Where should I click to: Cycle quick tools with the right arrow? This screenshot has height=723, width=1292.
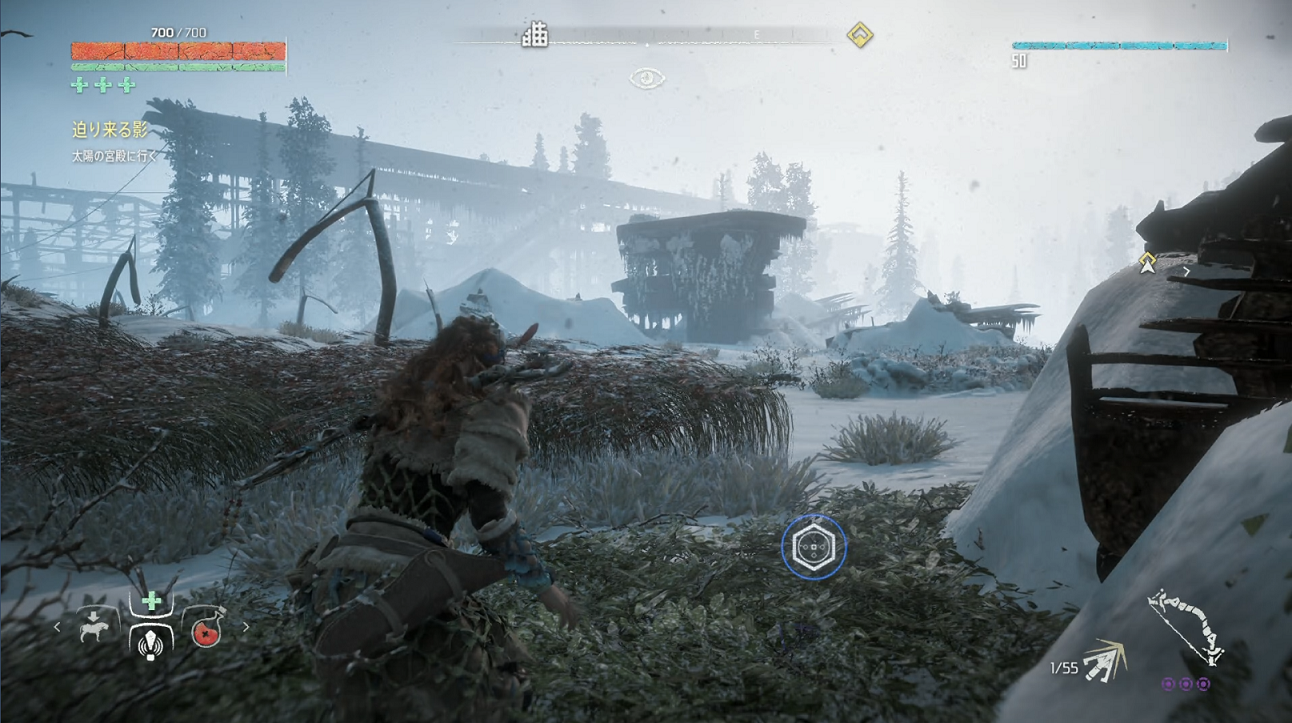coord(246,628)
